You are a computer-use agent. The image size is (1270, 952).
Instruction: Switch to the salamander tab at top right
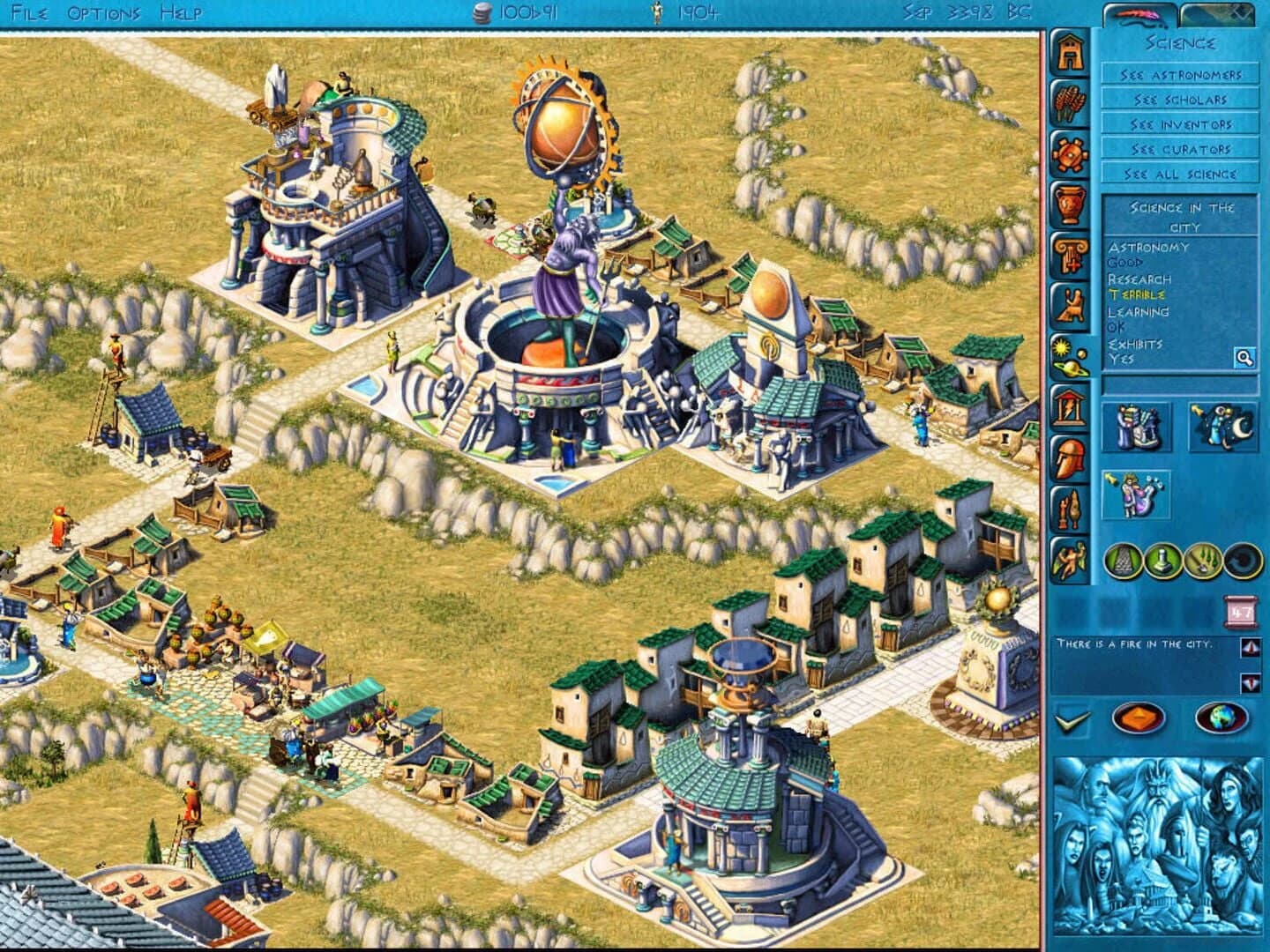1138,13
